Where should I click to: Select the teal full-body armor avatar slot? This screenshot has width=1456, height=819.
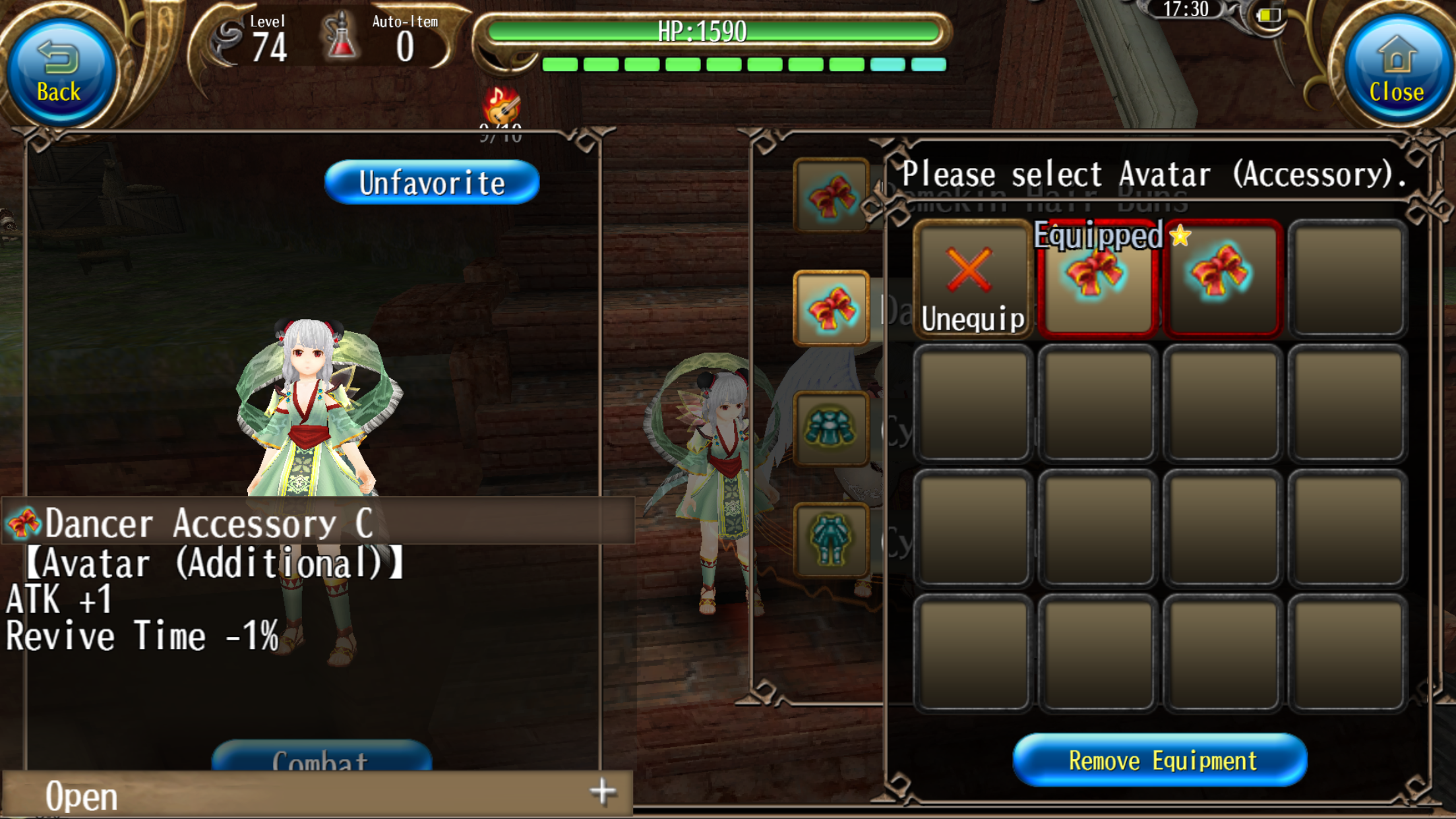coord(831,541)
